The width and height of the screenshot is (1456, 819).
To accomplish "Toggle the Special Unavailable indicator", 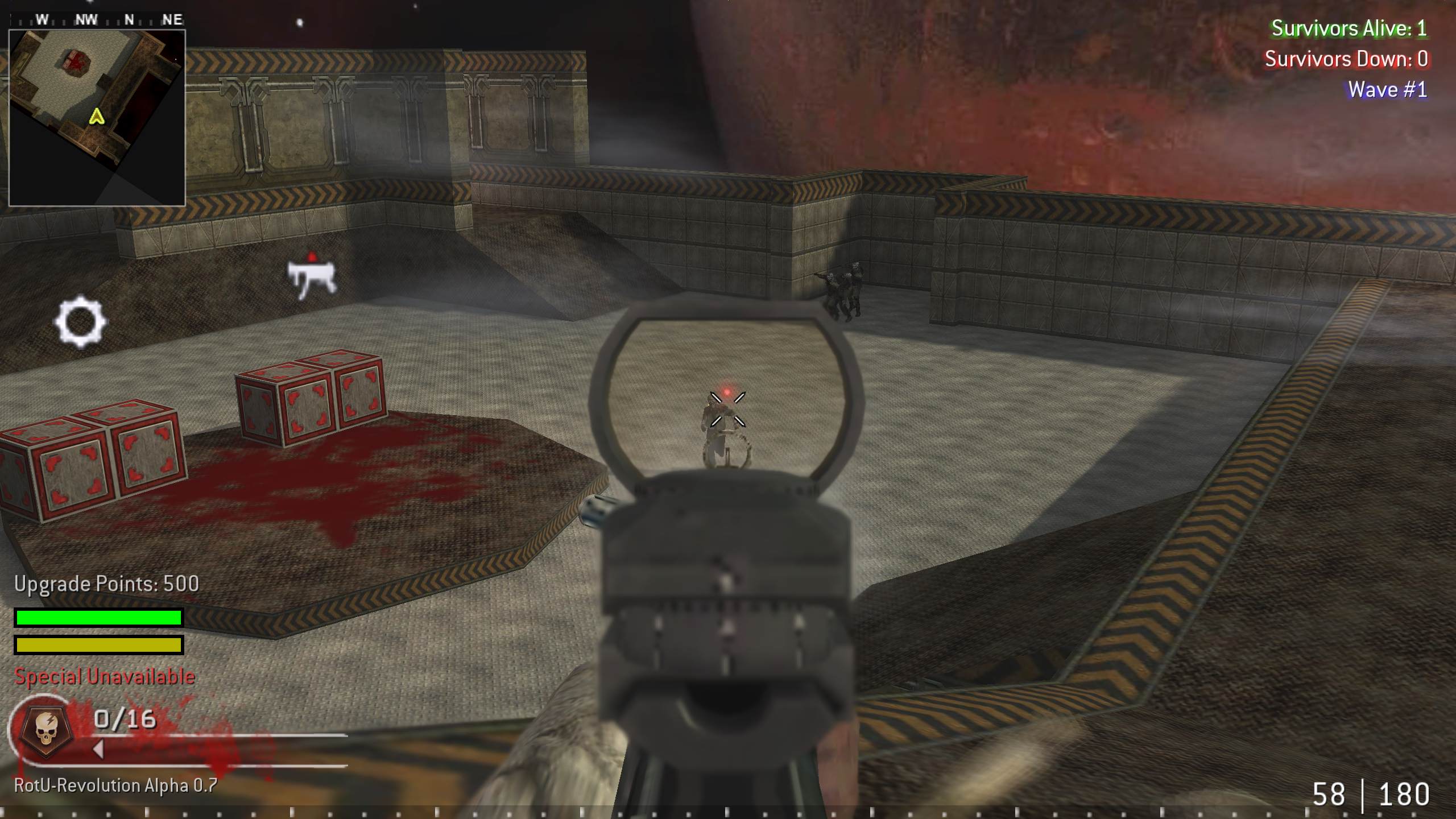I will tap(105, 677).
